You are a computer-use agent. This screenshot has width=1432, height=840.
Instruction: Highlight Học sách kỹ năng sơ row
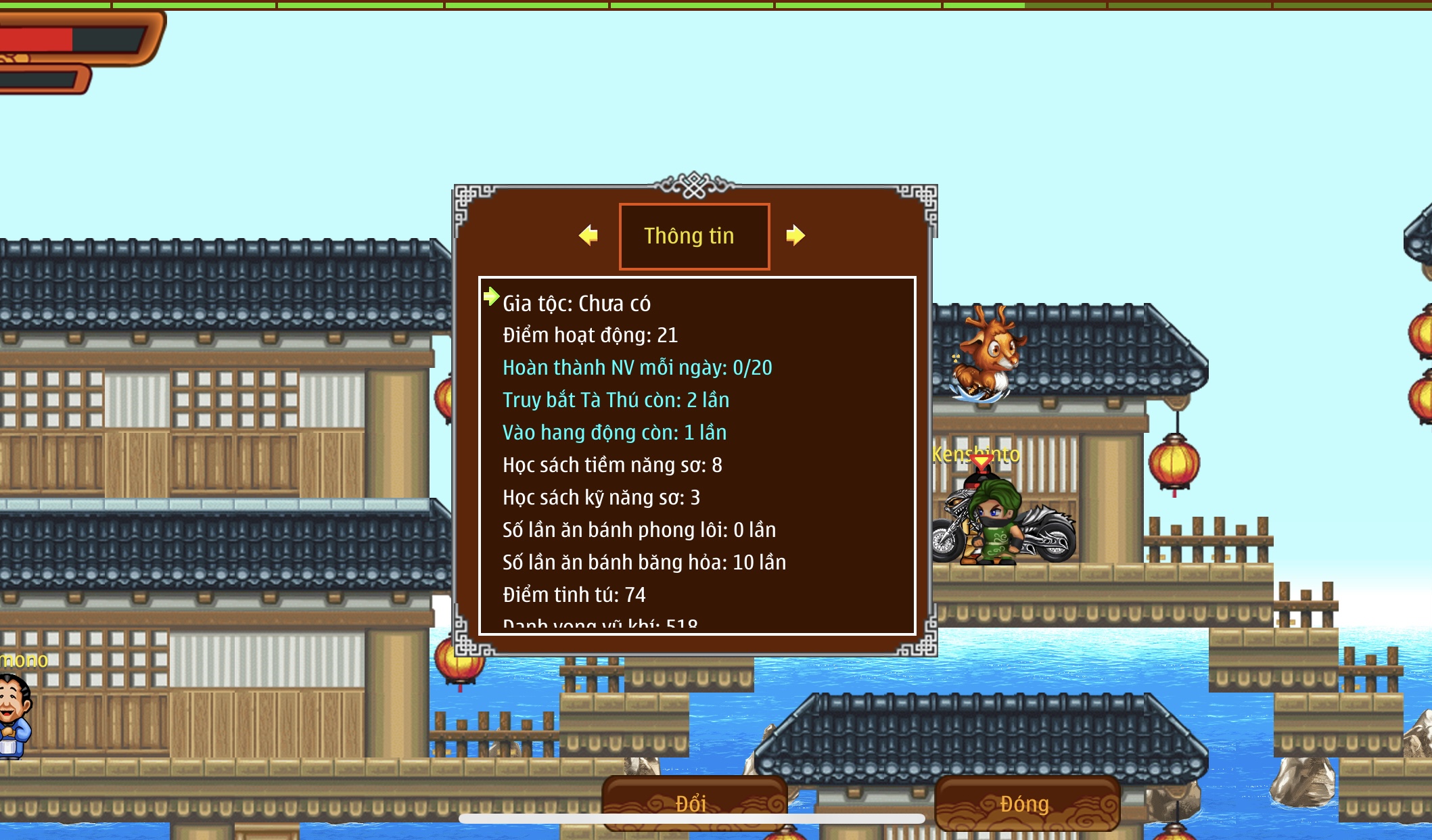(601, 497)
